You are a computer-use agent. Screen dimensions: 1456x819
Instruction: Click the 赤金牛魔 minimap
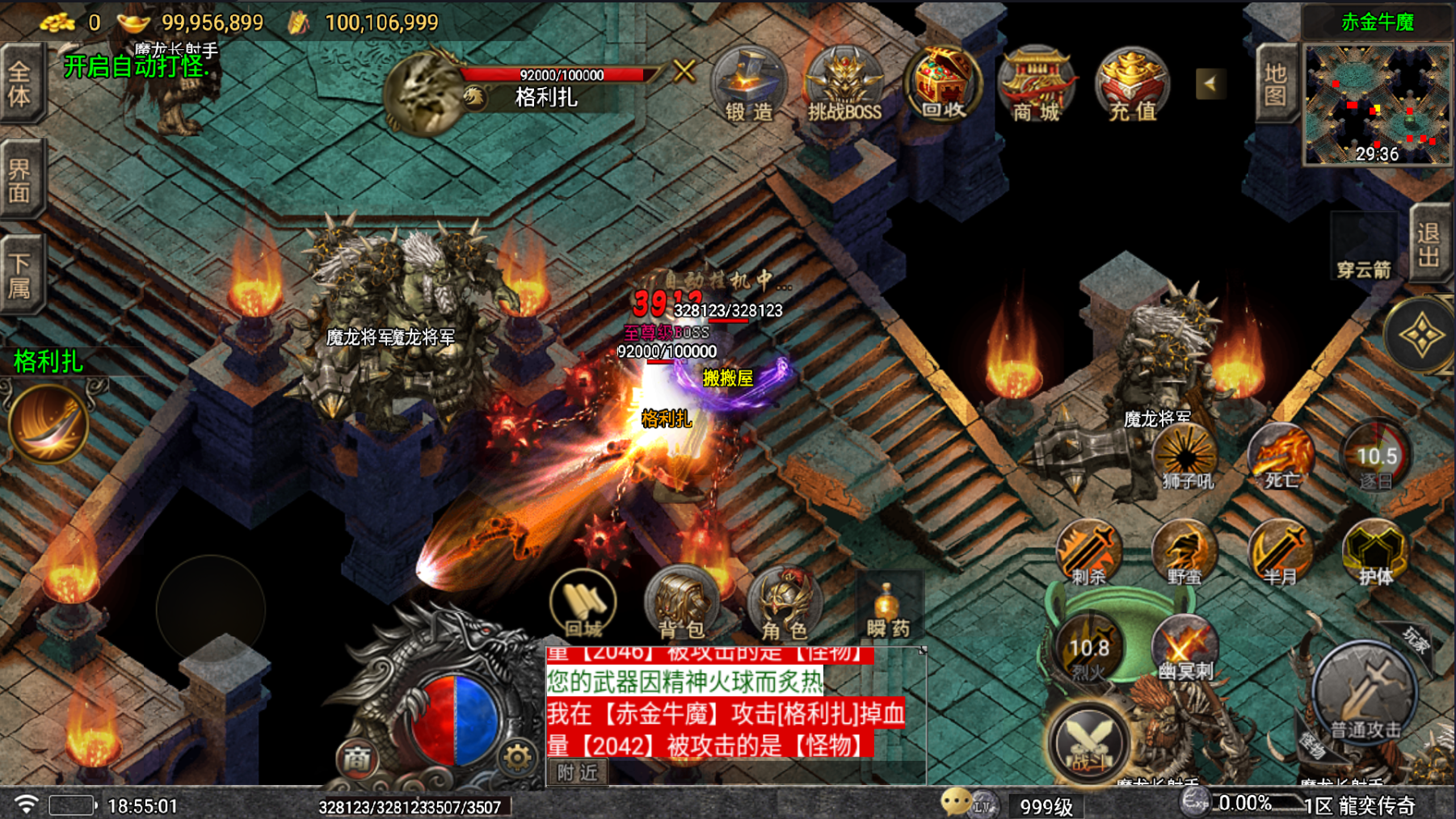click(x=1377, y=105)
